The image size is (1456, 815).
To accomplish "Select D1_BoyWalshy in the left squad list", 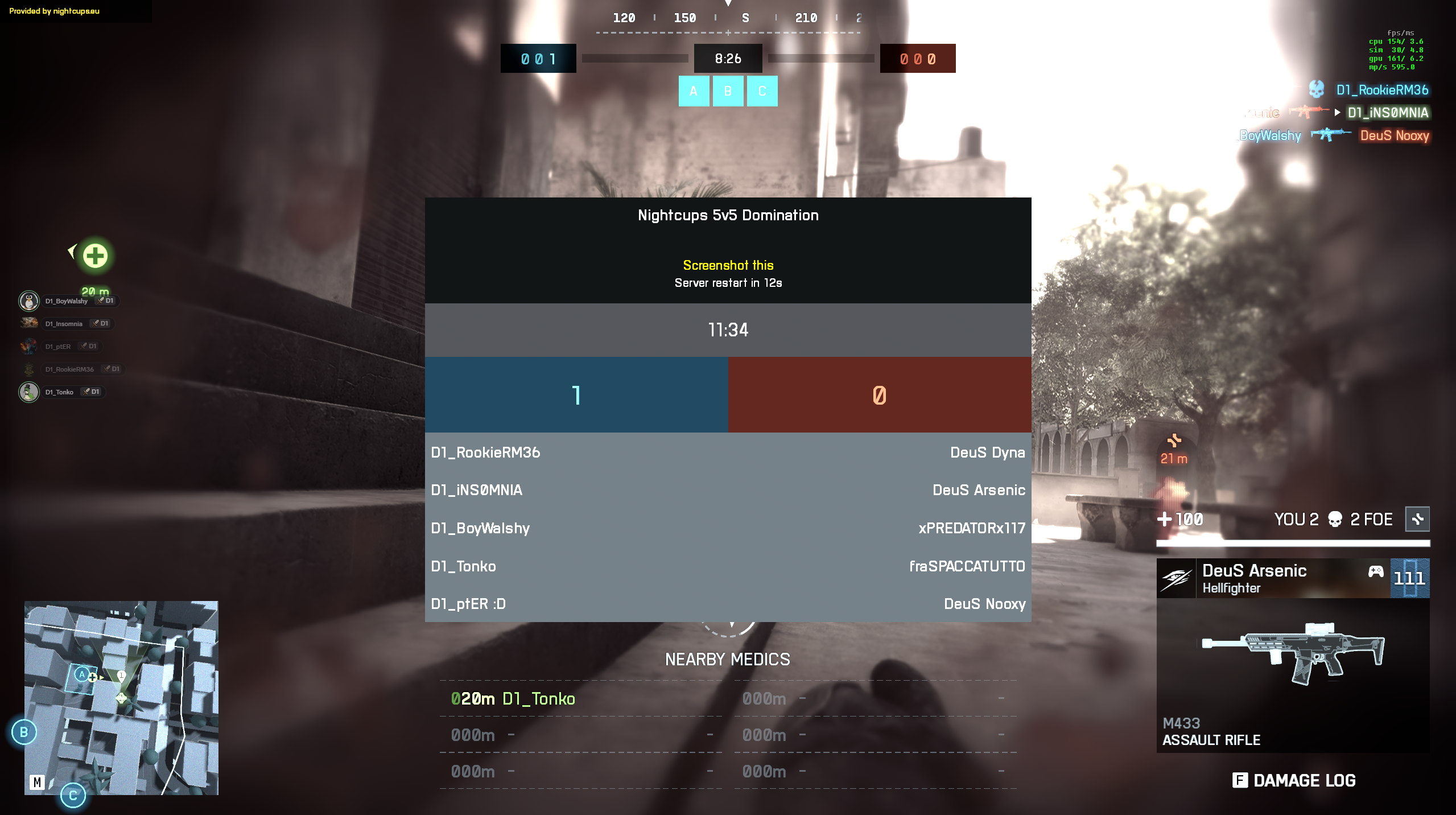I will pyautogui.click(x=67, y=301).
